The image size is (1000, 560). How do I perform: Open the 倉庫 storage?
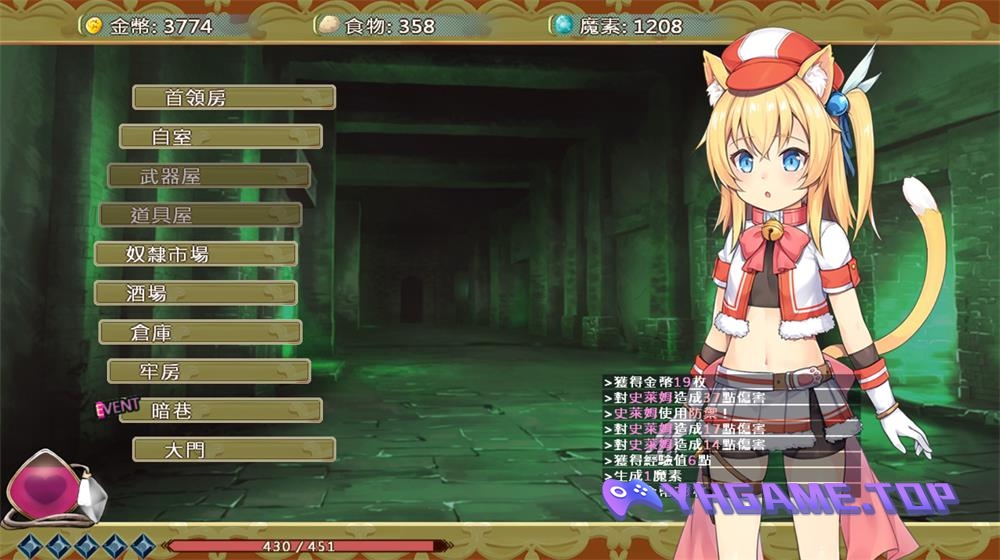point(200,332)
